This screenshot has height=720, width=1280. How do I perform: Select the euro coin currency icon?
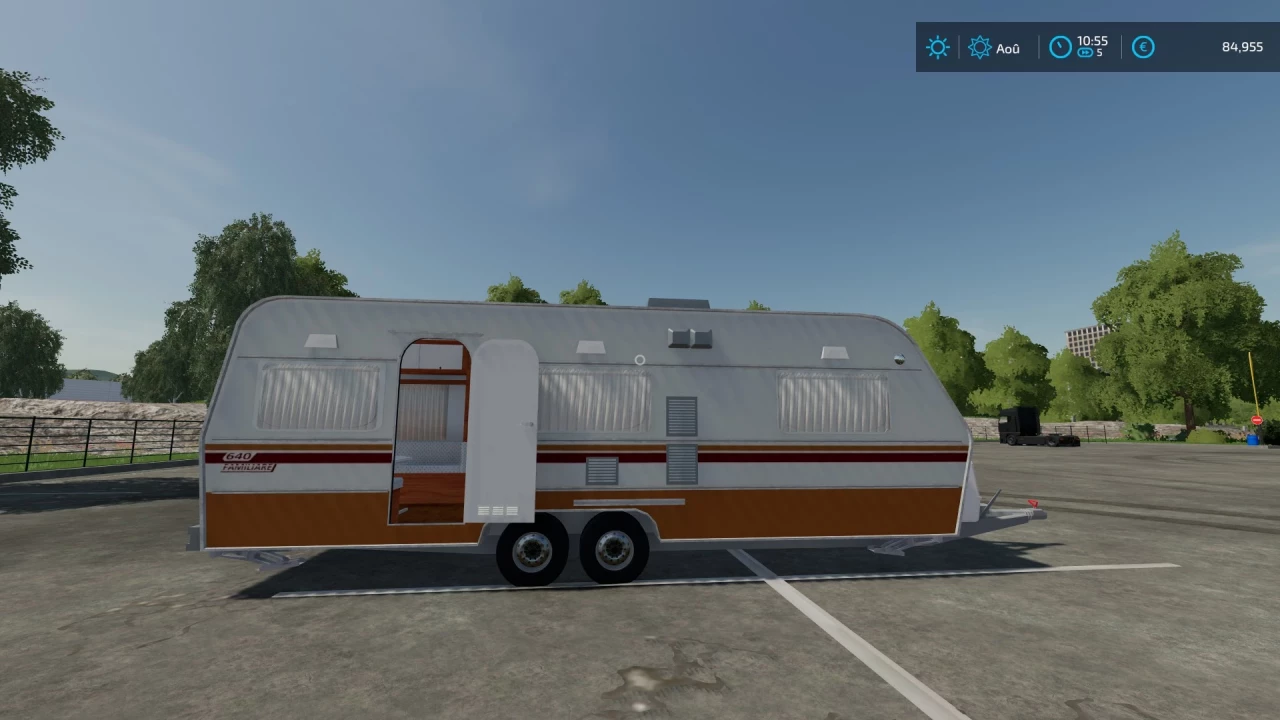[x=1143, y=47]
